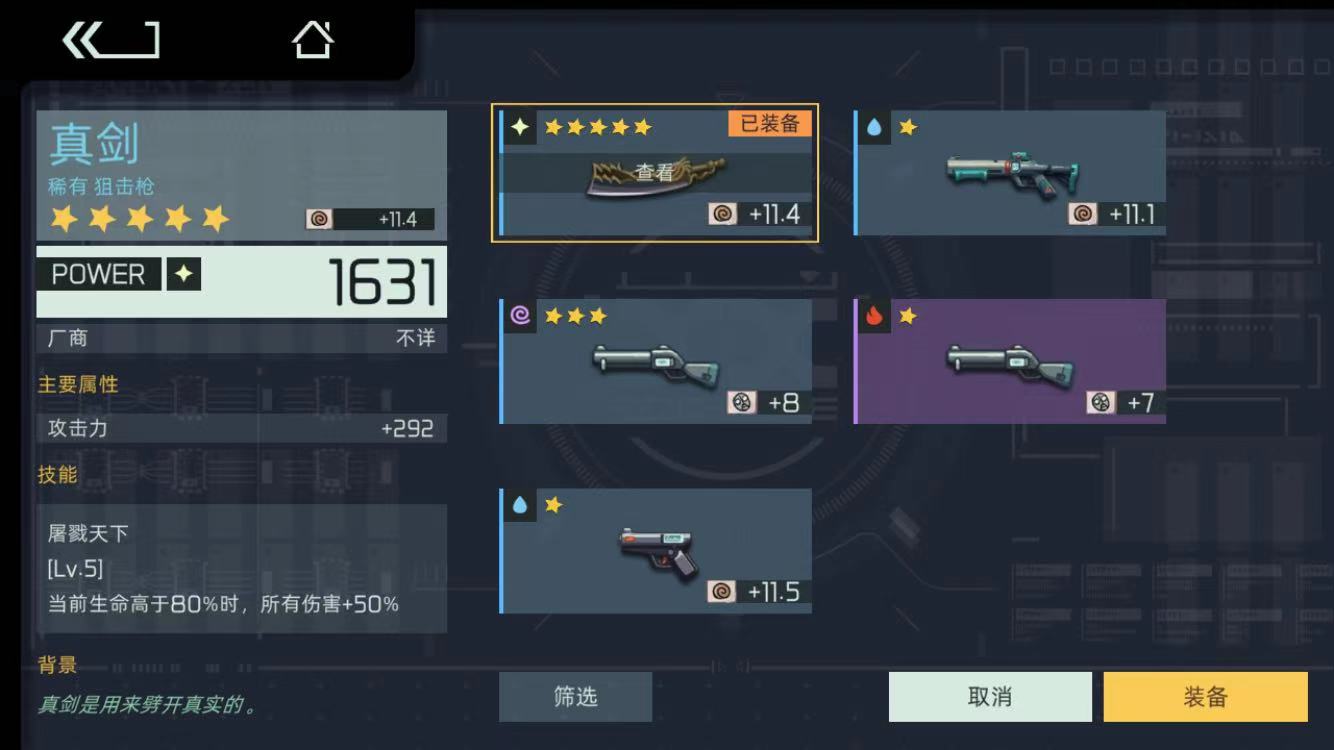Screen dimensions: 1334x750
Task: Select the equipped five-star sword card
Action: (x=655, y=172)
